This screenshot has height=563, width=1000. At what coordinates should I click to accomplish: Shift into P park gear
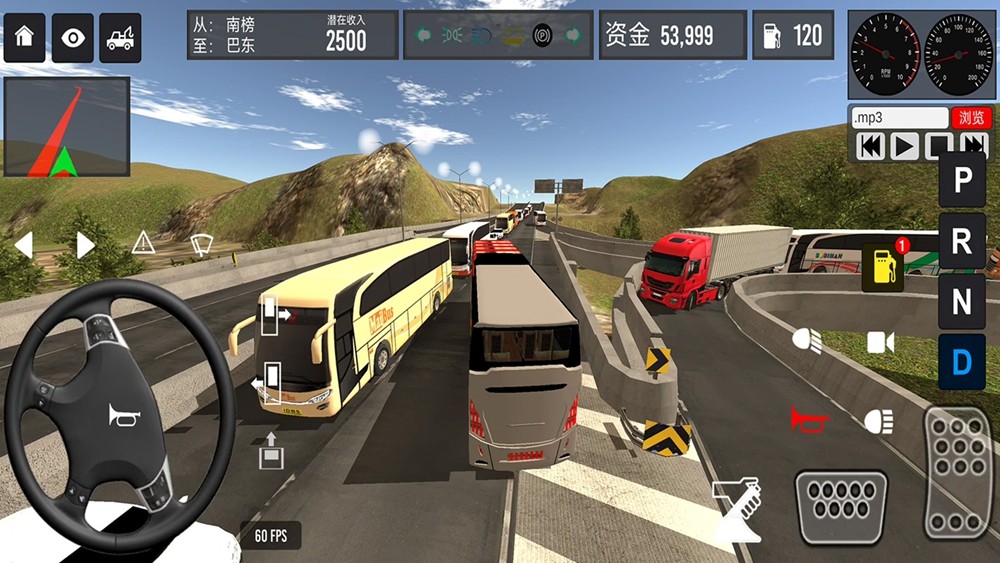click(962, 180)
